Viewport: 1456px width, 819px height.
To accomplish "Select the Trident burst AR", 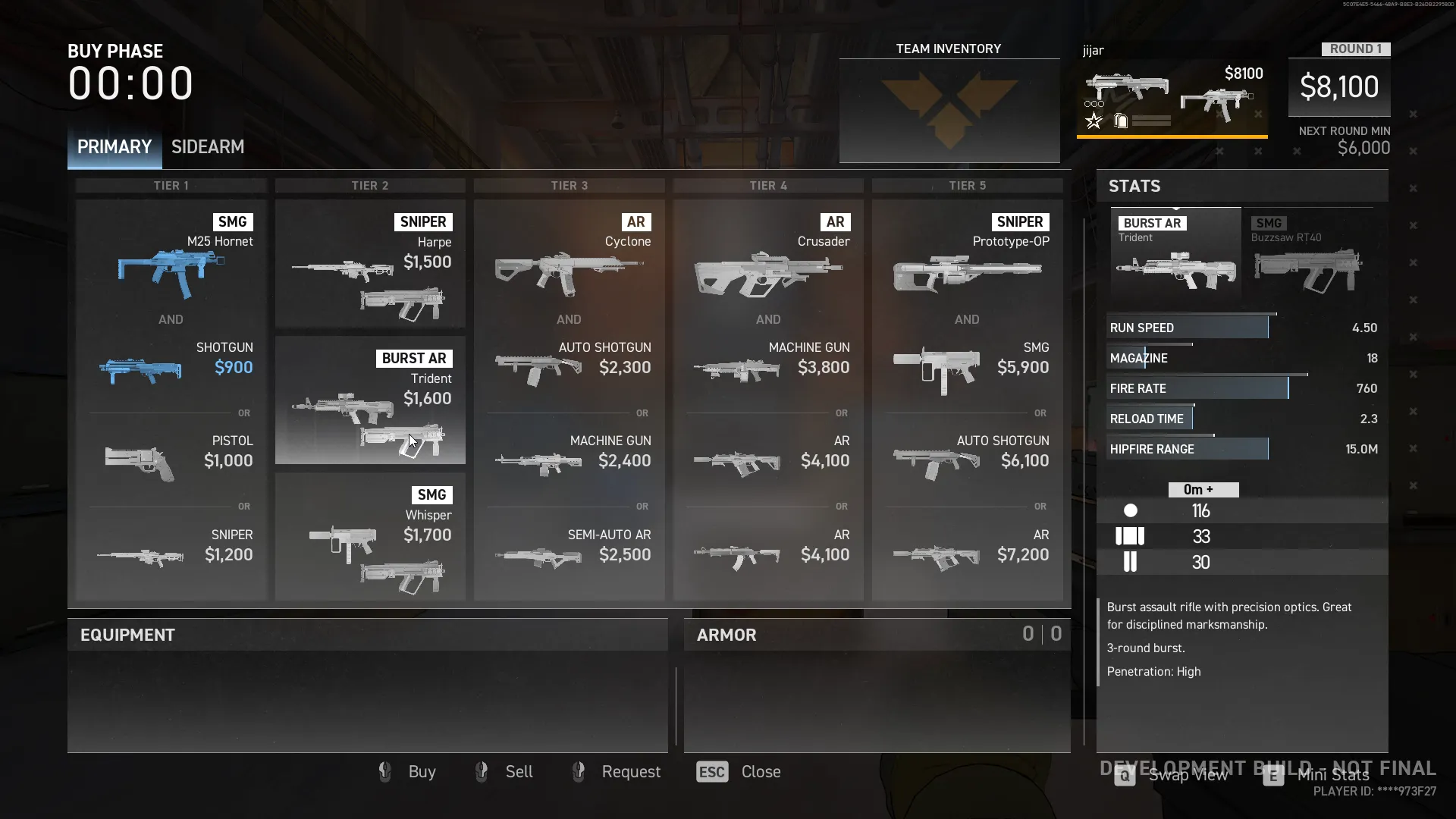I will pyautogui.click(x=370, y=400).
